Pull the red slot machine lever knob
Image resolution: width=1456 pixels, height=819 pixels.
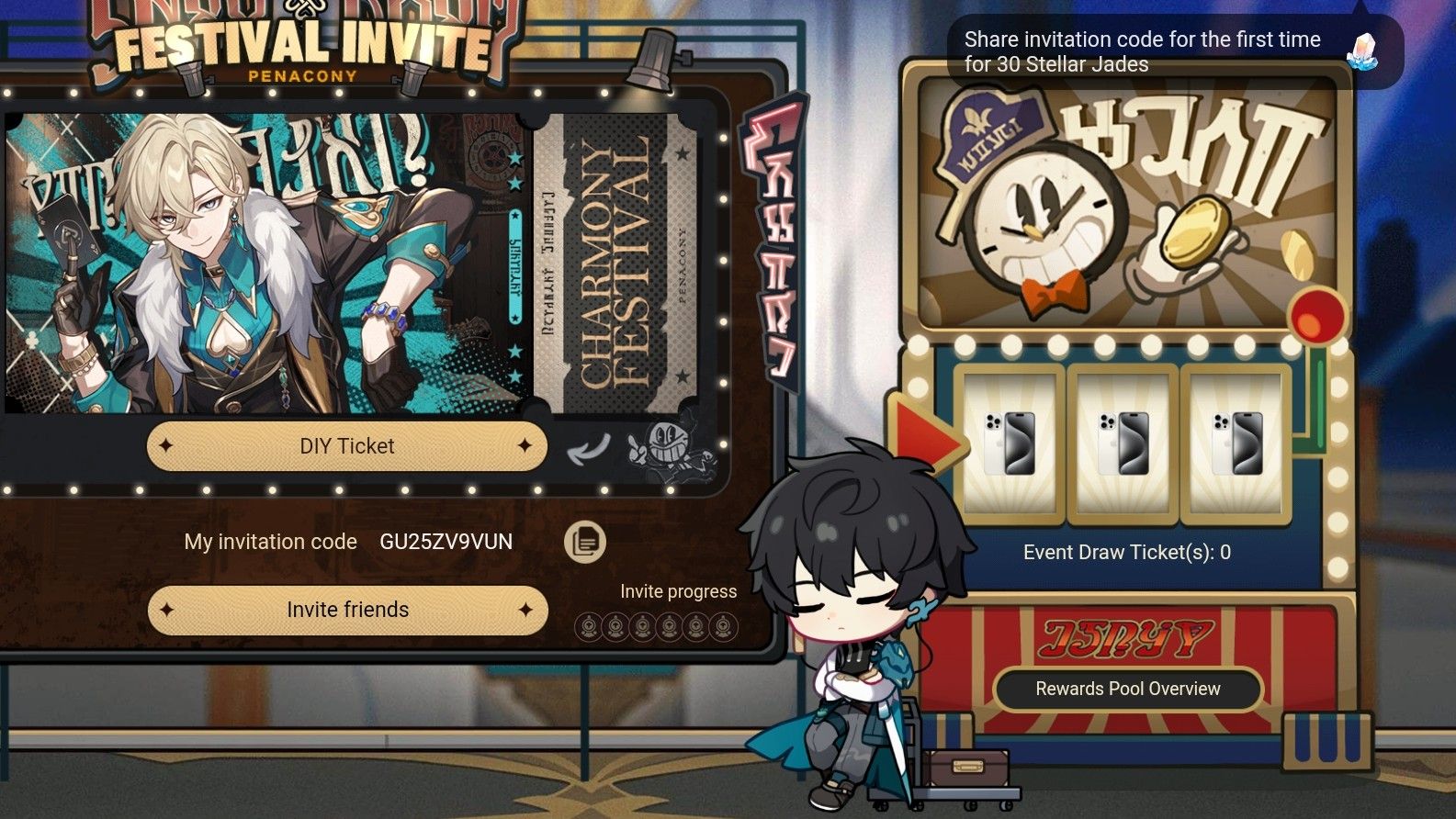[x=1317, y=317]
